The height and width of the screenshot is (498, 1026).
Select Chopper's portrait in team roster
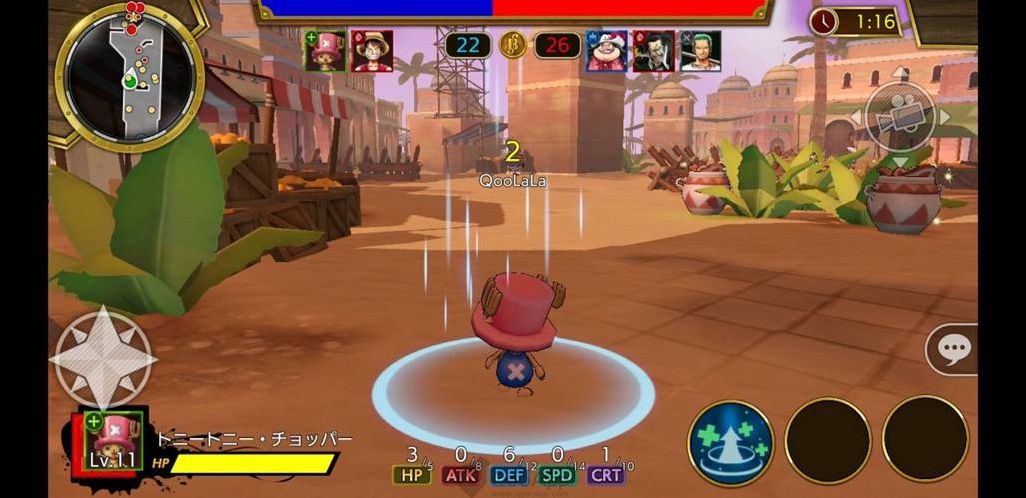click(x=326, y=51)
